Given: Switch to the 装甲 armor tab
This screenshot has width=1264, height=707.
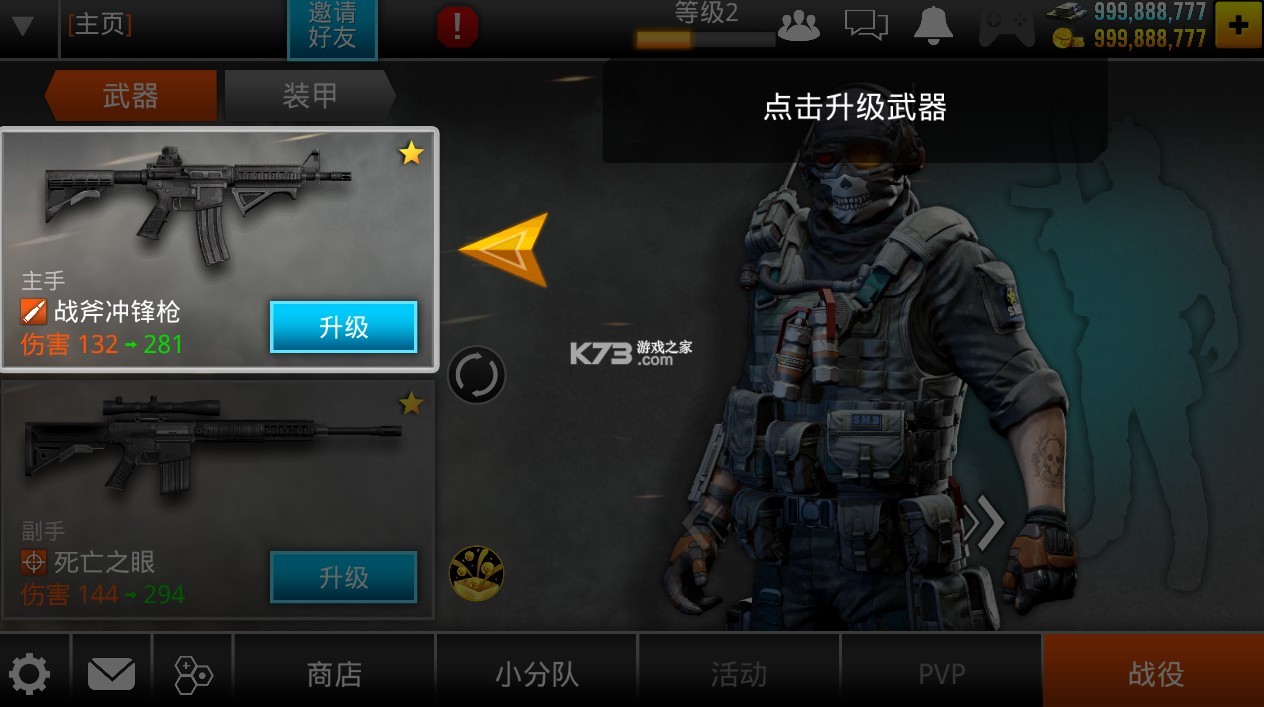Looking at the screenshot, I should tap(309, 96).
